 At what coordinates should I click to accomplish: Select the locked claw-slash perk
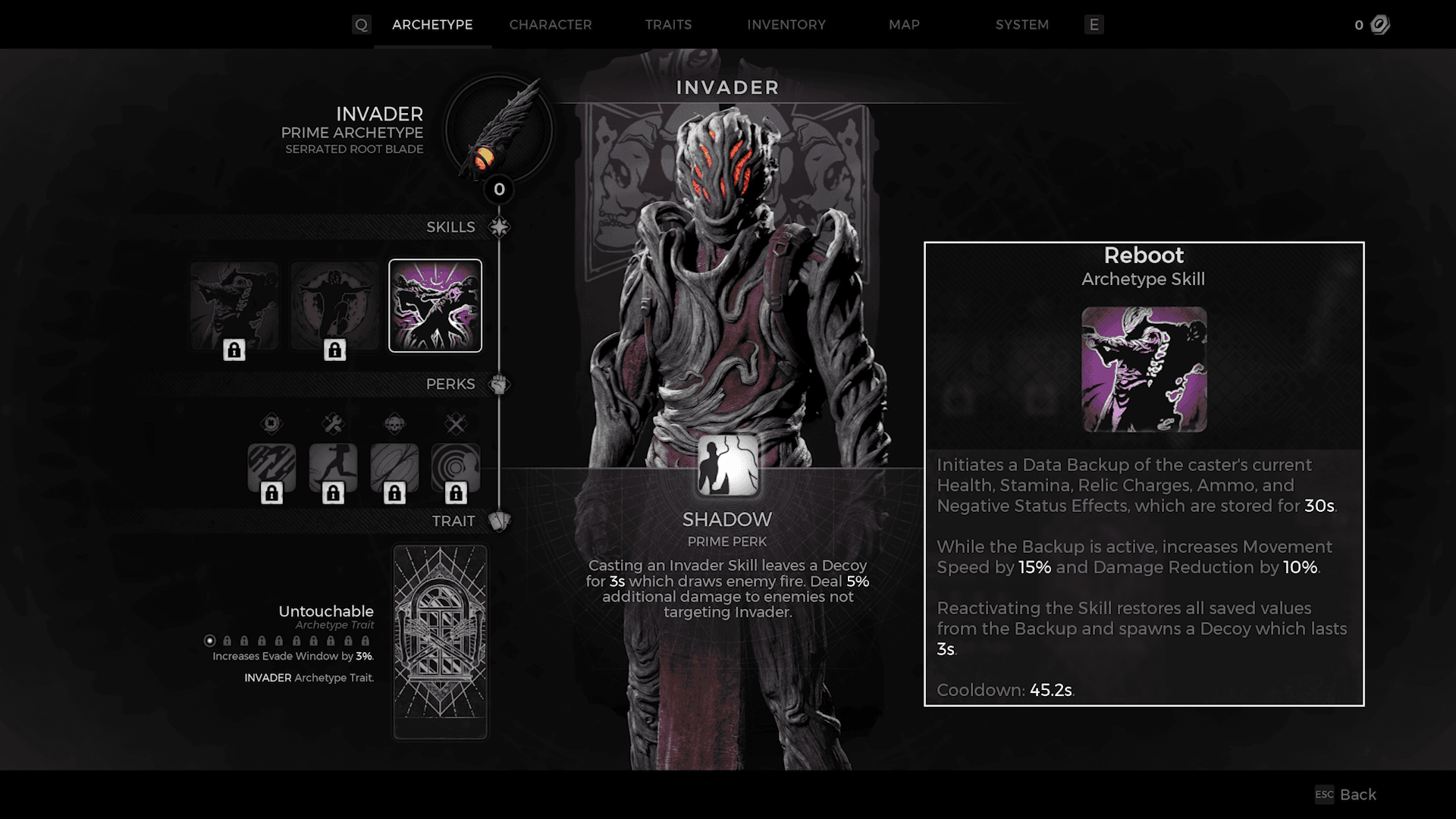[x=271, y=468]
